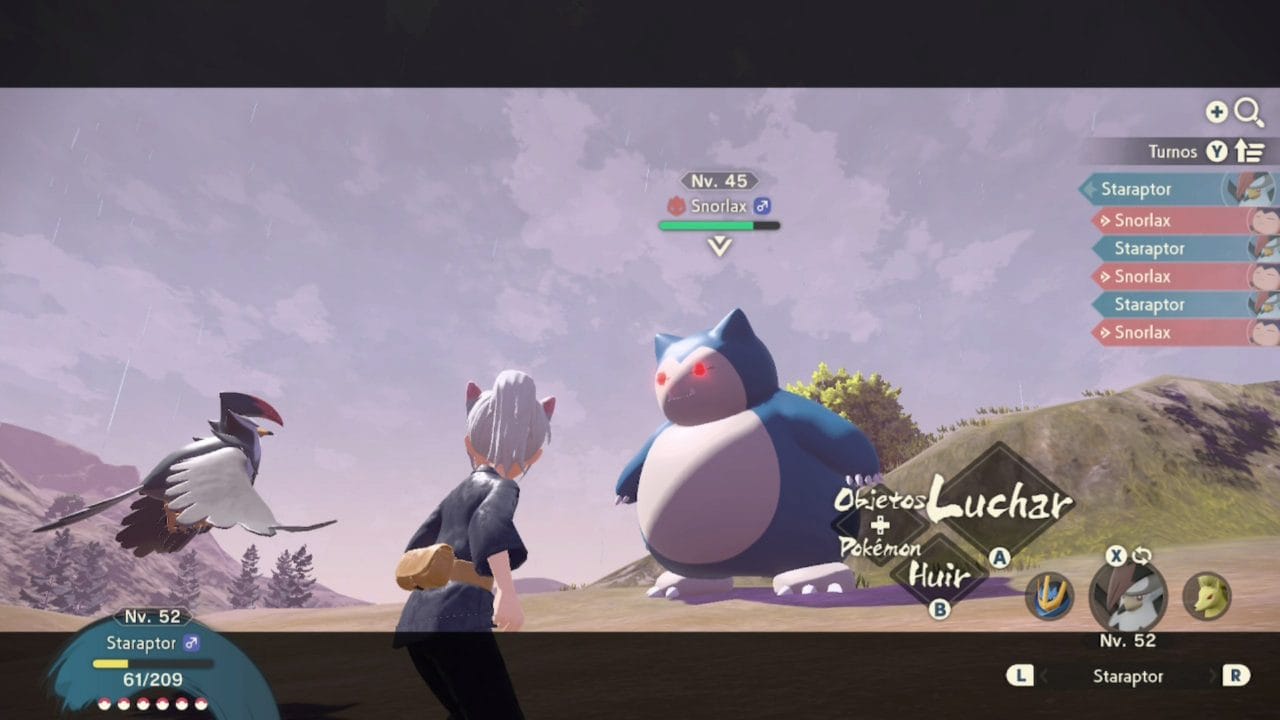Switch to the yellow fox Pokémon portrait
Screen dimensions: 1280x720
pyautogui.click(x=1207, y=596)
